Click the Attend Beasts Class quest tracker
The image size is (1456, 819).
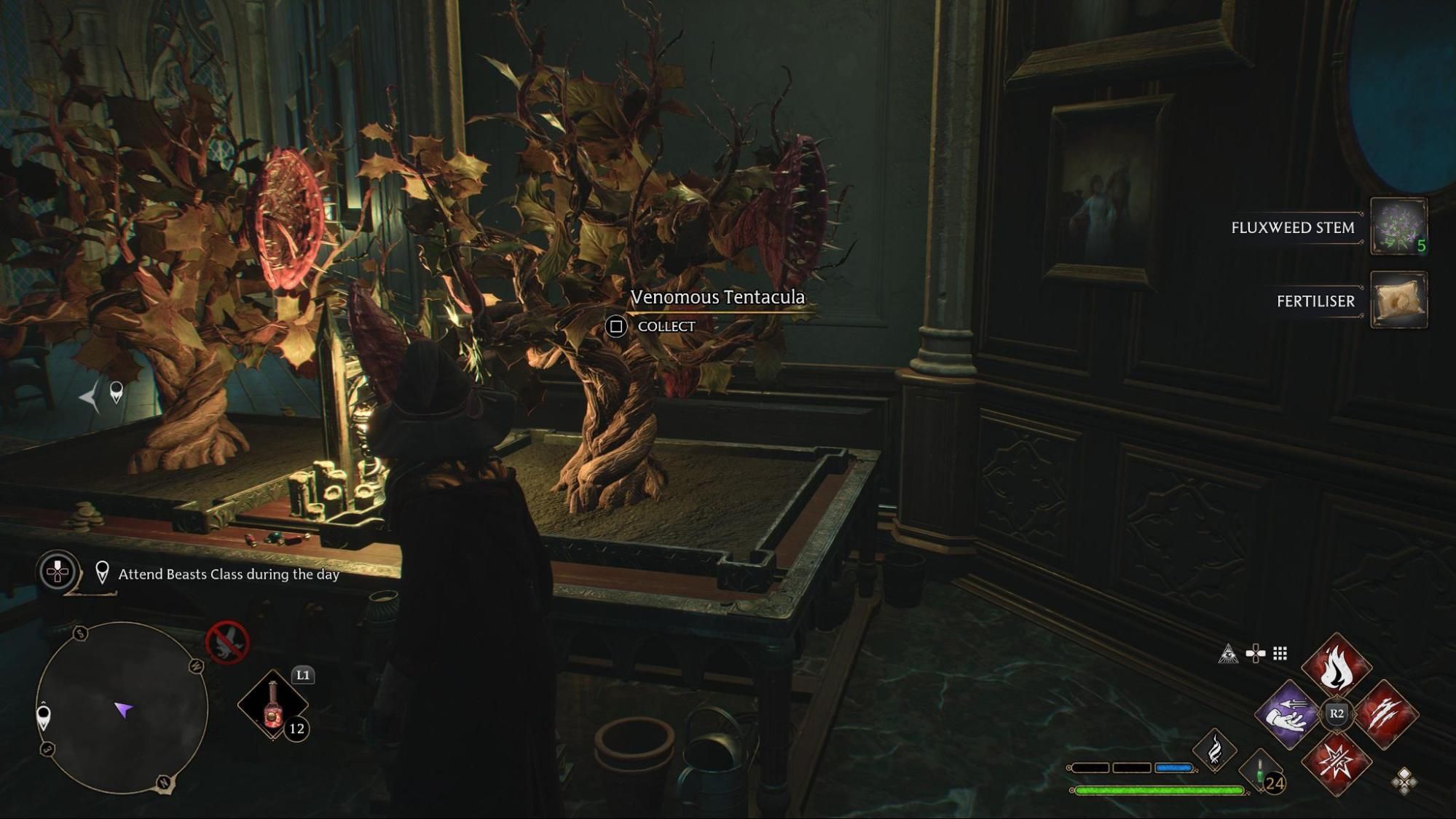pos(228,574)
